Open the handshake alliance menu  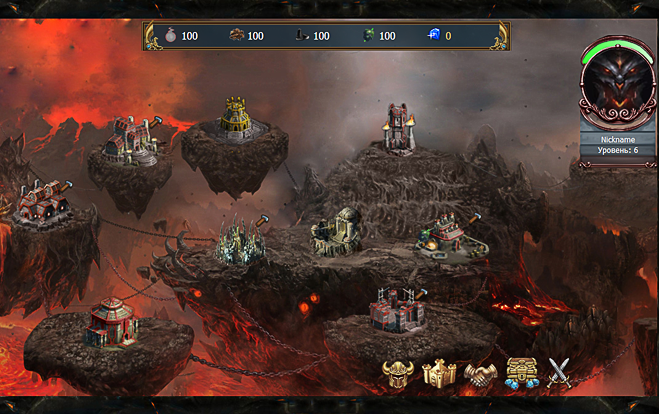click(480, 373)
